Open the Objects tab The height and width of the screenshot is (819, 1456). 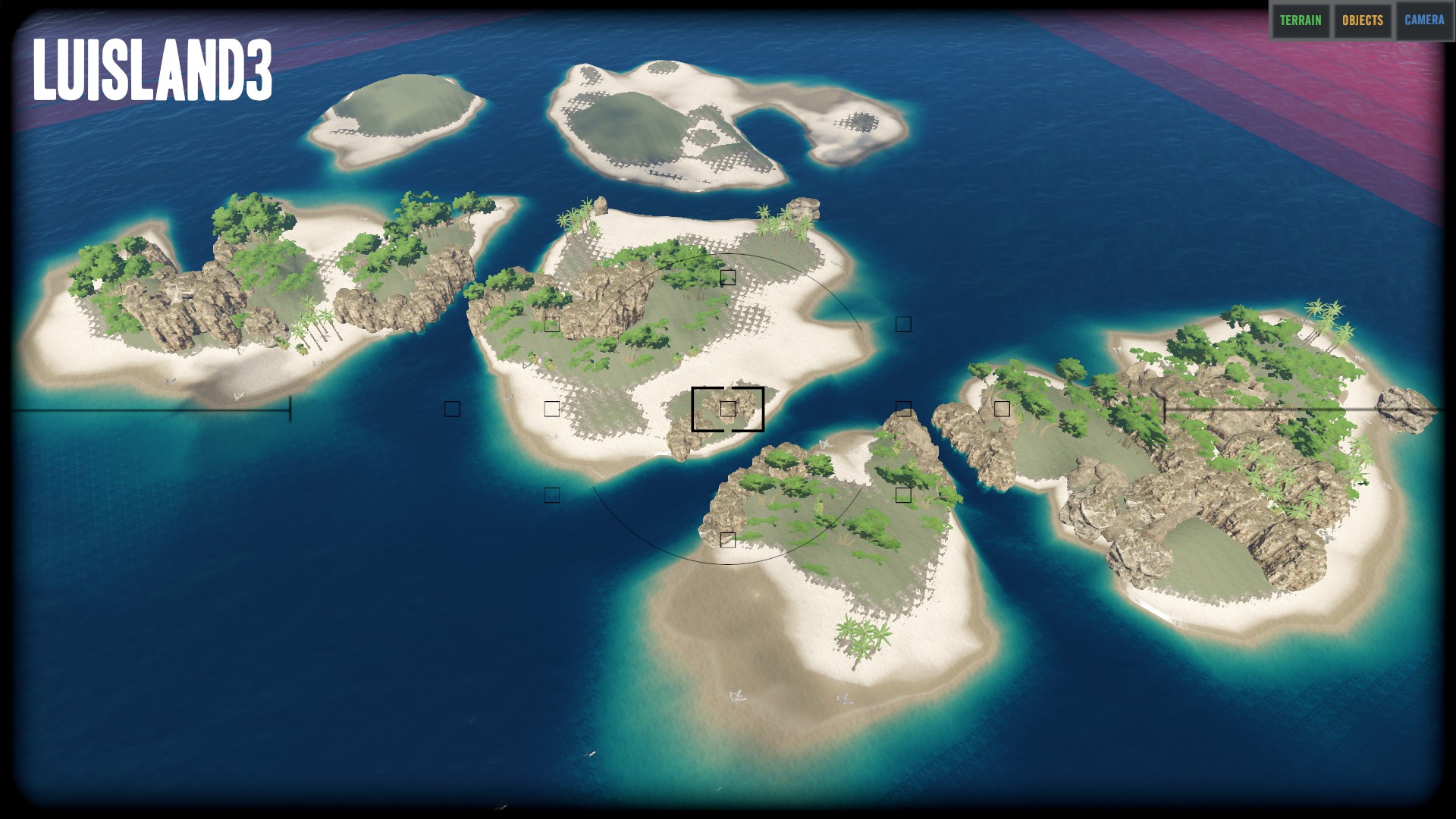[1363, 20]
